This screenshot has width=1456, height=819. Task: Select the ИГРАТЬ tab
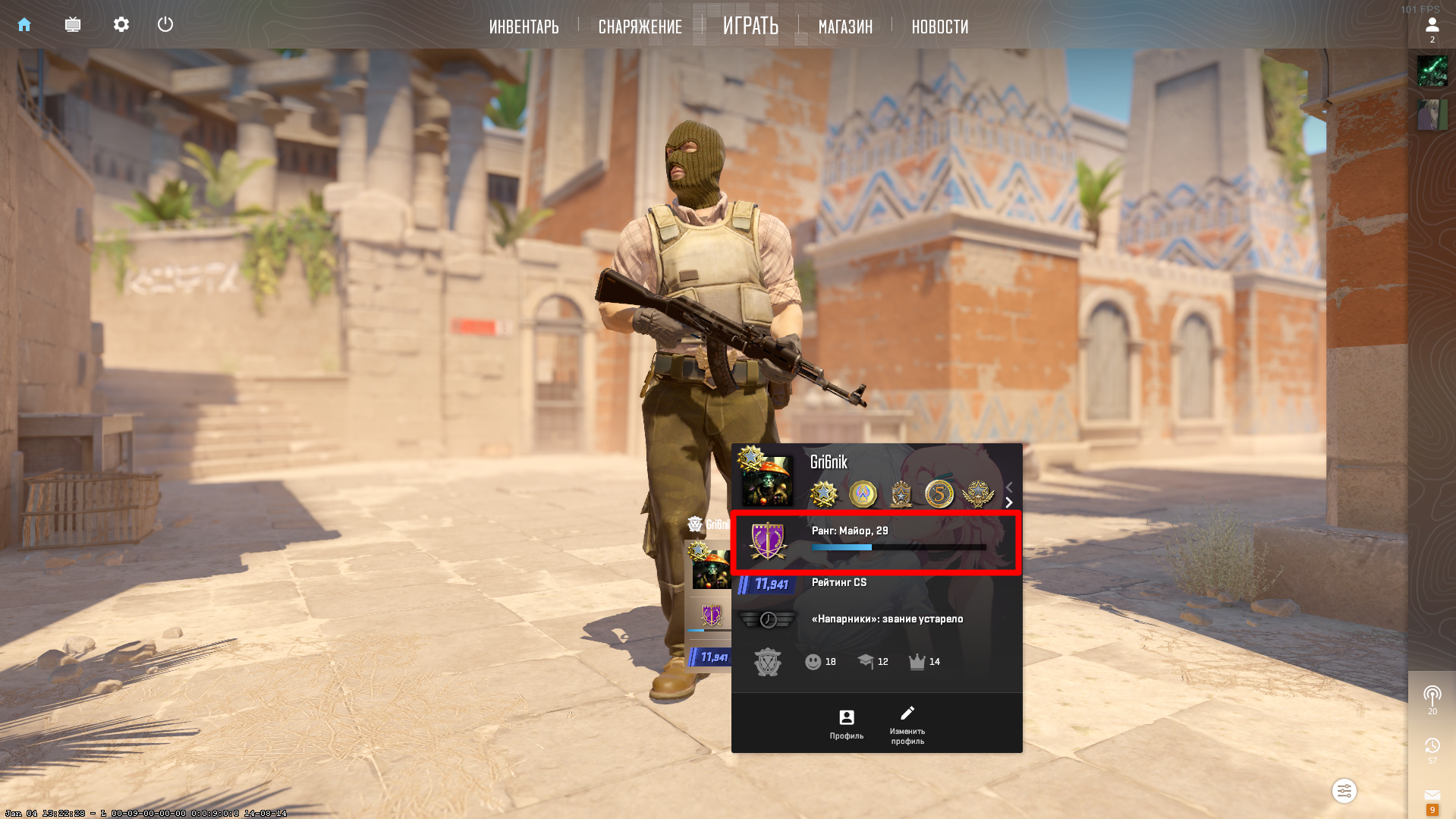tap(750, 27)
